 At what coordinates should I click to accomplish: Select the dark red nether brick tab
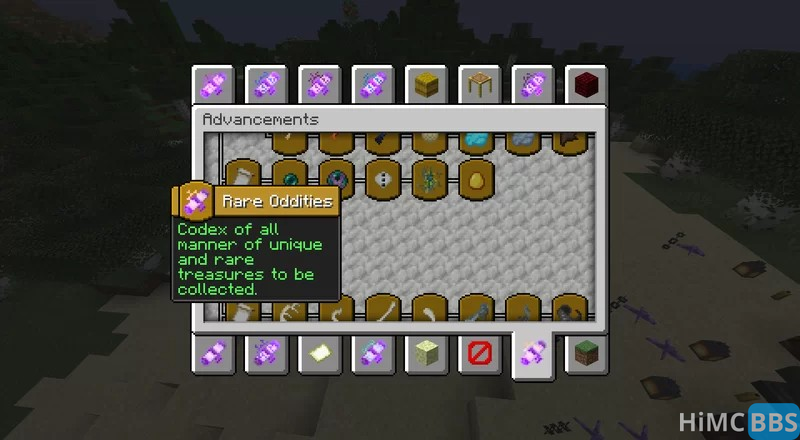coord(583,84)
